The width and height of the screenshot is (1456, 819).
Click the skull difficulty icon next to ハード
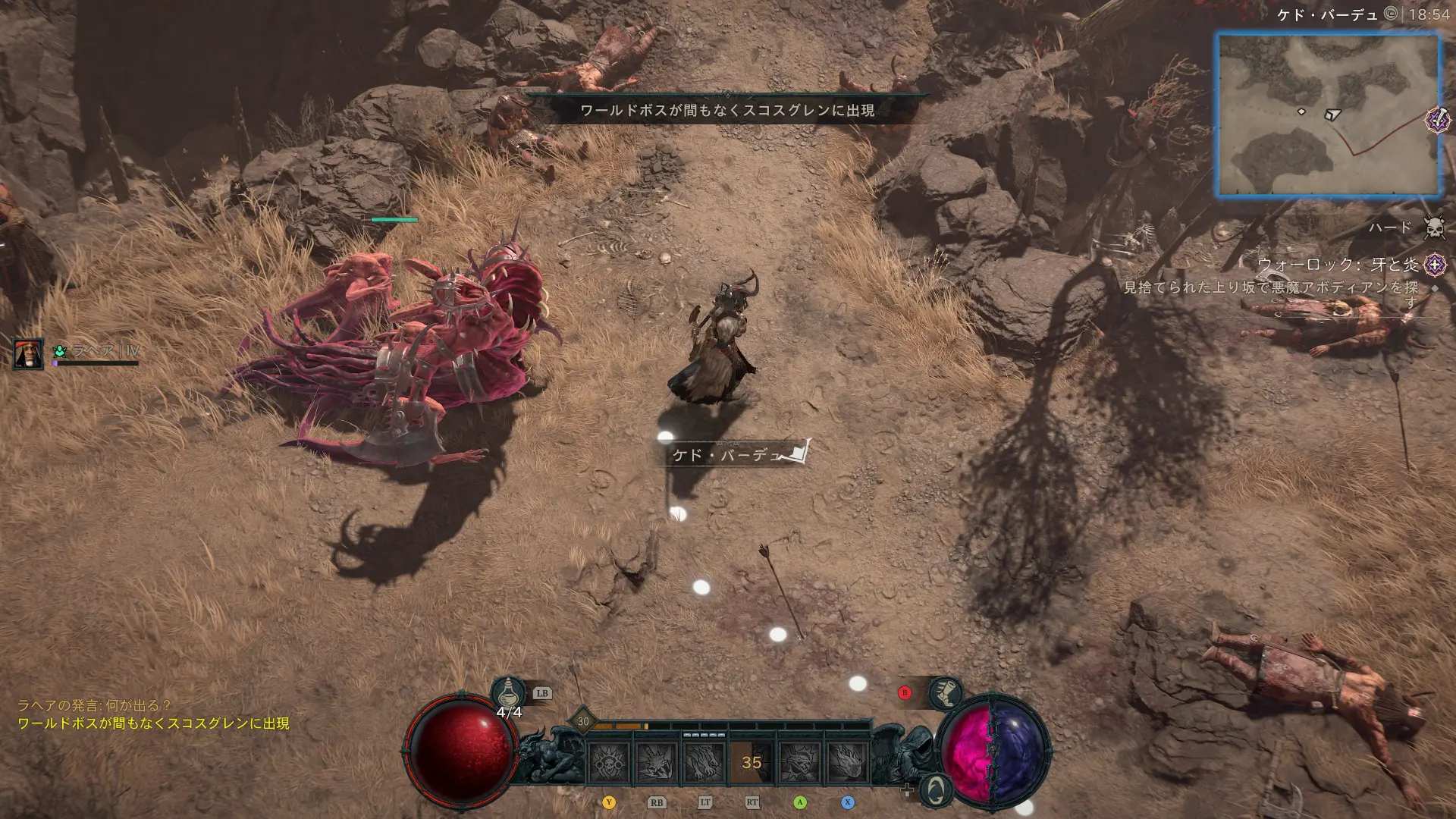1434,227
